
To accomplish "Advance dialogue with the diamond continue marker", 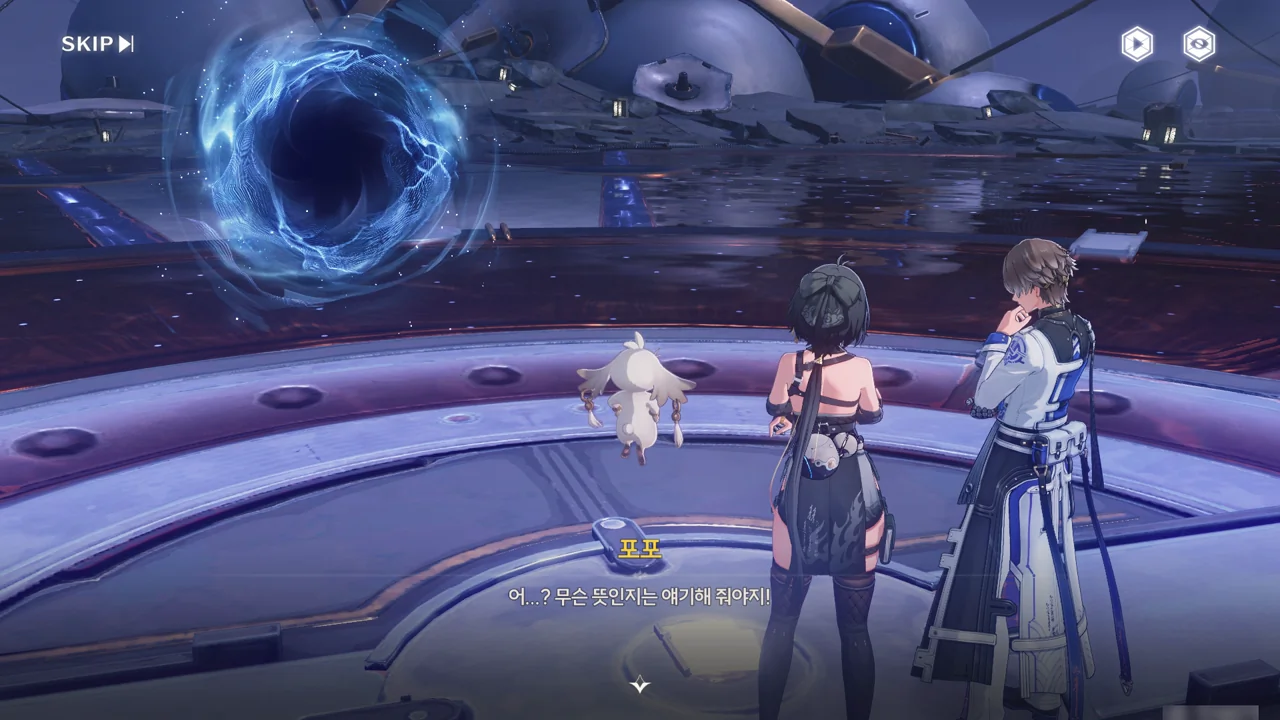I will tap(640, 685).
